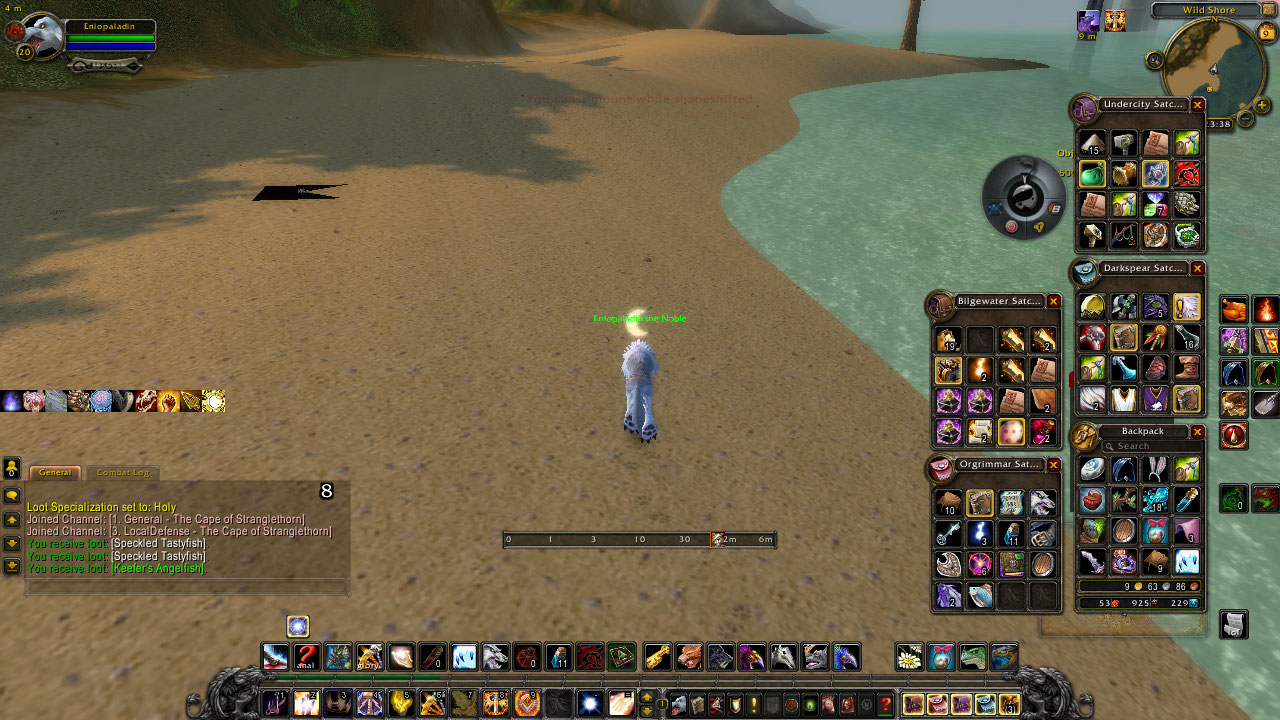This screenshot has height=720, width=1280.
Task: Close the Undercity Satchel bag window
Action: [x=1197, y=105]
